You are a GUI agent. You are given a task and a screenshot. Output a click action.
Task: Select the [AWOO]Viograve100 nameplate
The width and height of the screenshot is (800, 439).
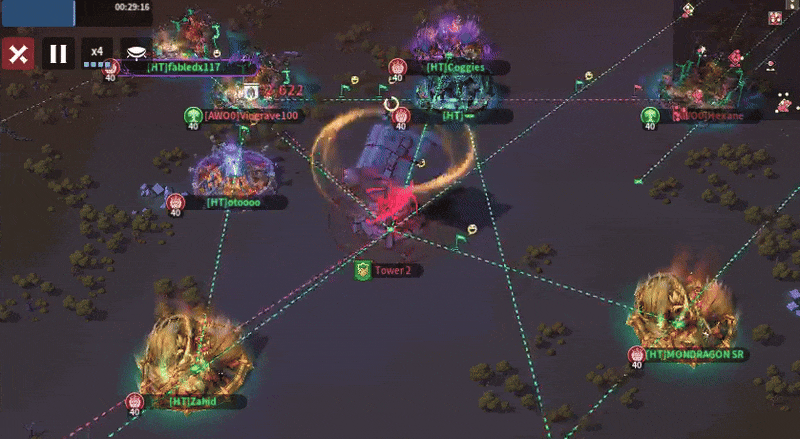tap(251, 116)
